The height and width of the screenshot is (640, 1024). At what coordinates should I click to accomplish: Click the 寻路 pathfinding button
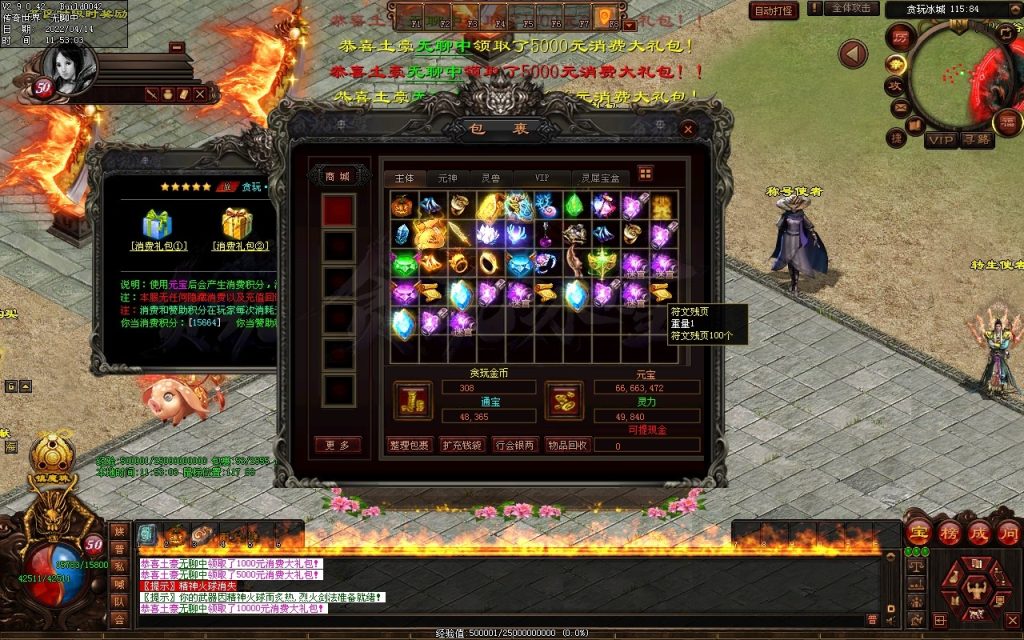(976, 140)
